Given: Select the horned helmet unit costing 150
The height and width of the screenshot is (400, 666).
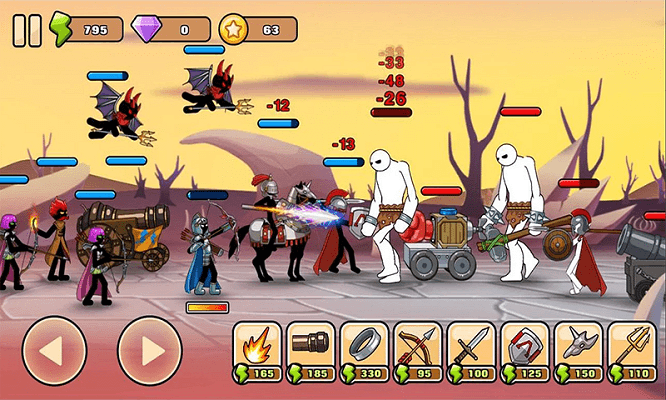Looking at the screenshot, I should pos(578,350).
